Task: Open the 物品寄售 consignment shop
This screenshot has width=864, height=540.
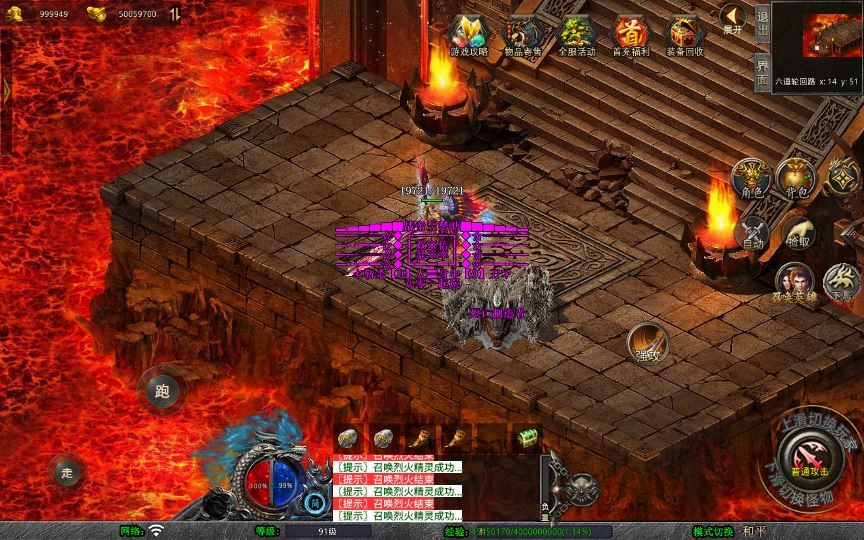Action: point(522,36)
